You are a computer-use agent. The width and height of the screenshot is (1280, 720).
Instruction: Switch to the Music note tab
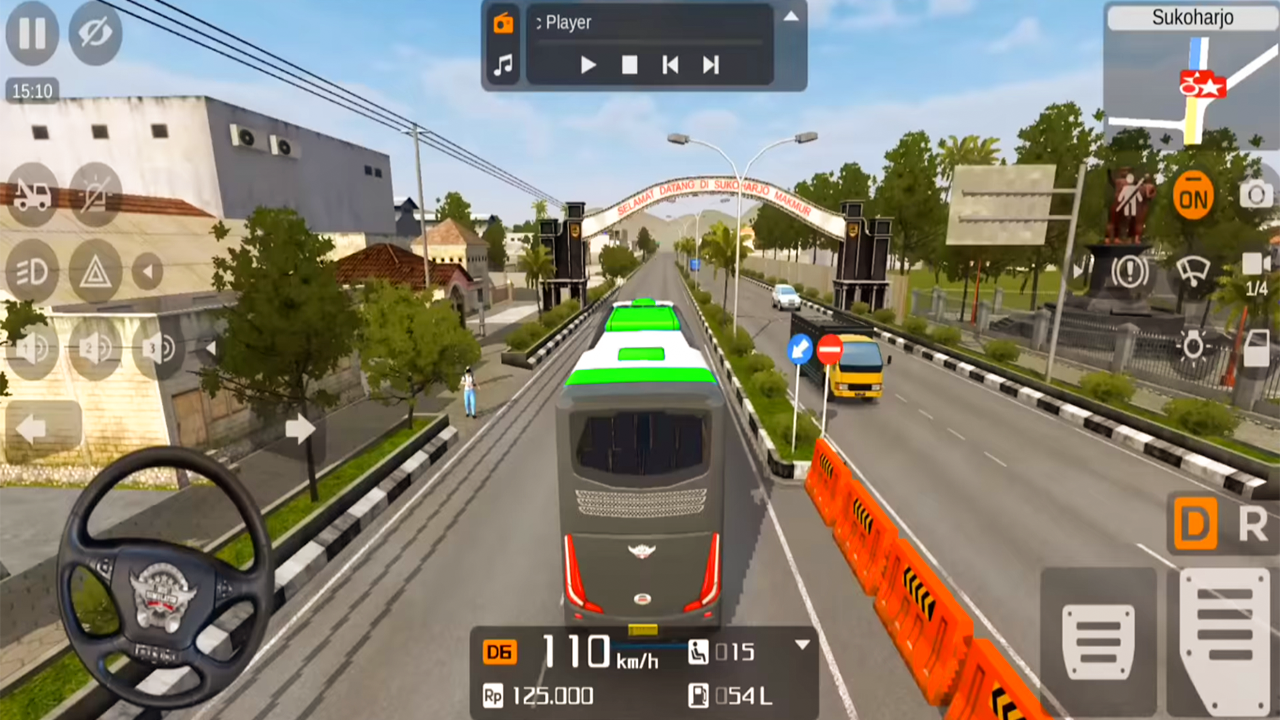coord(504,64)
